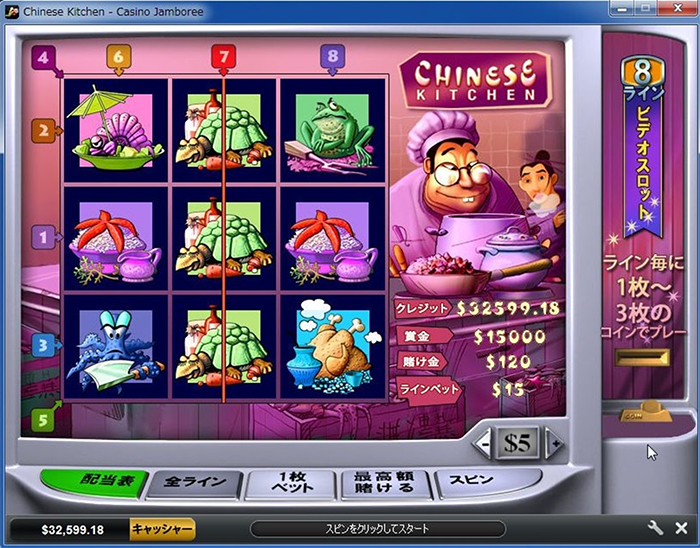
Task: Open the 配当表 paytable
Action: [93, 484]
